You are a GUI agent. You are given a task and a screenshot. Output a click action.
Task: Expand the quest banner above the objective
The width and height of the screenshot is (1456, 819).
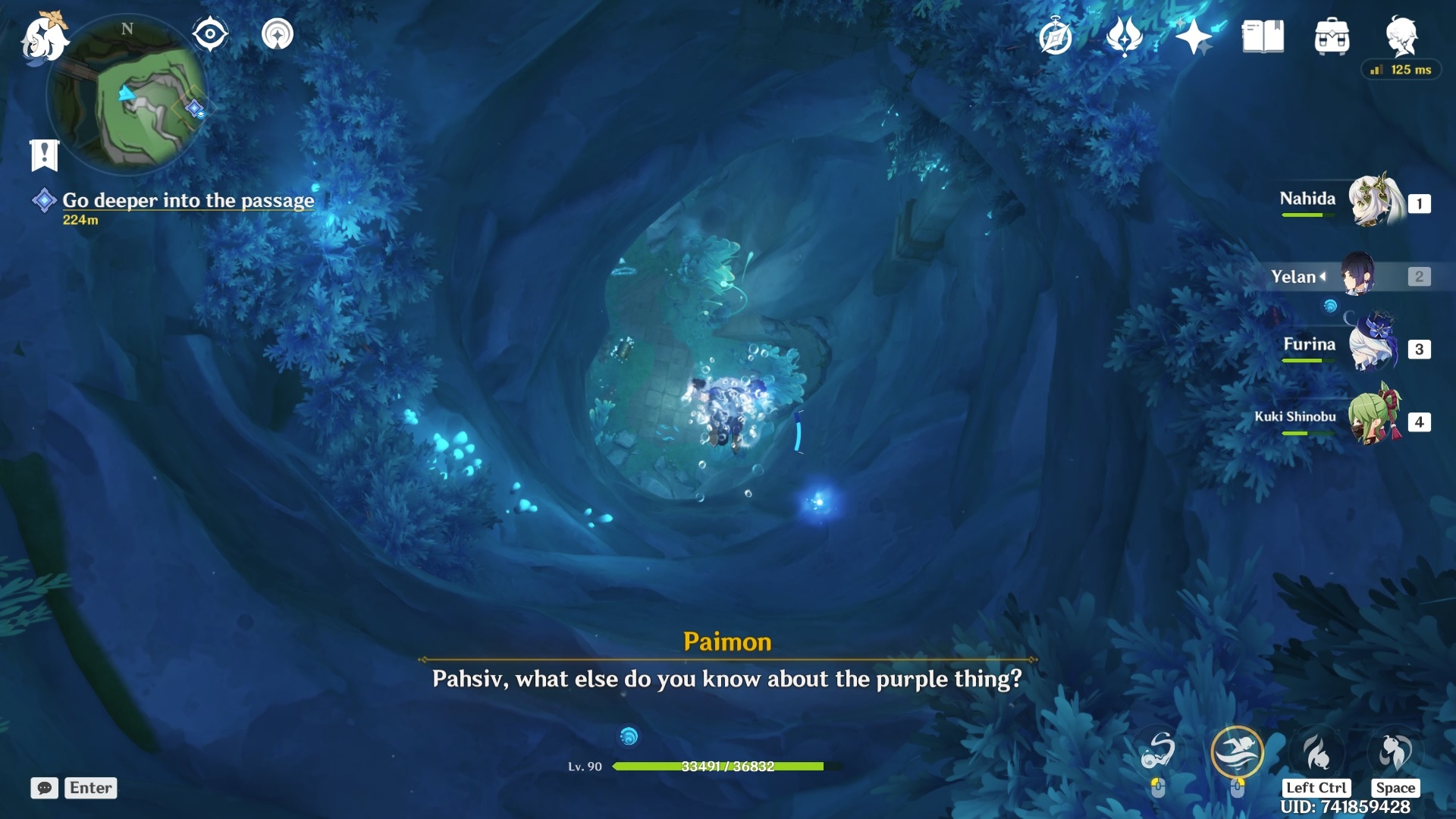pos(44,154)
